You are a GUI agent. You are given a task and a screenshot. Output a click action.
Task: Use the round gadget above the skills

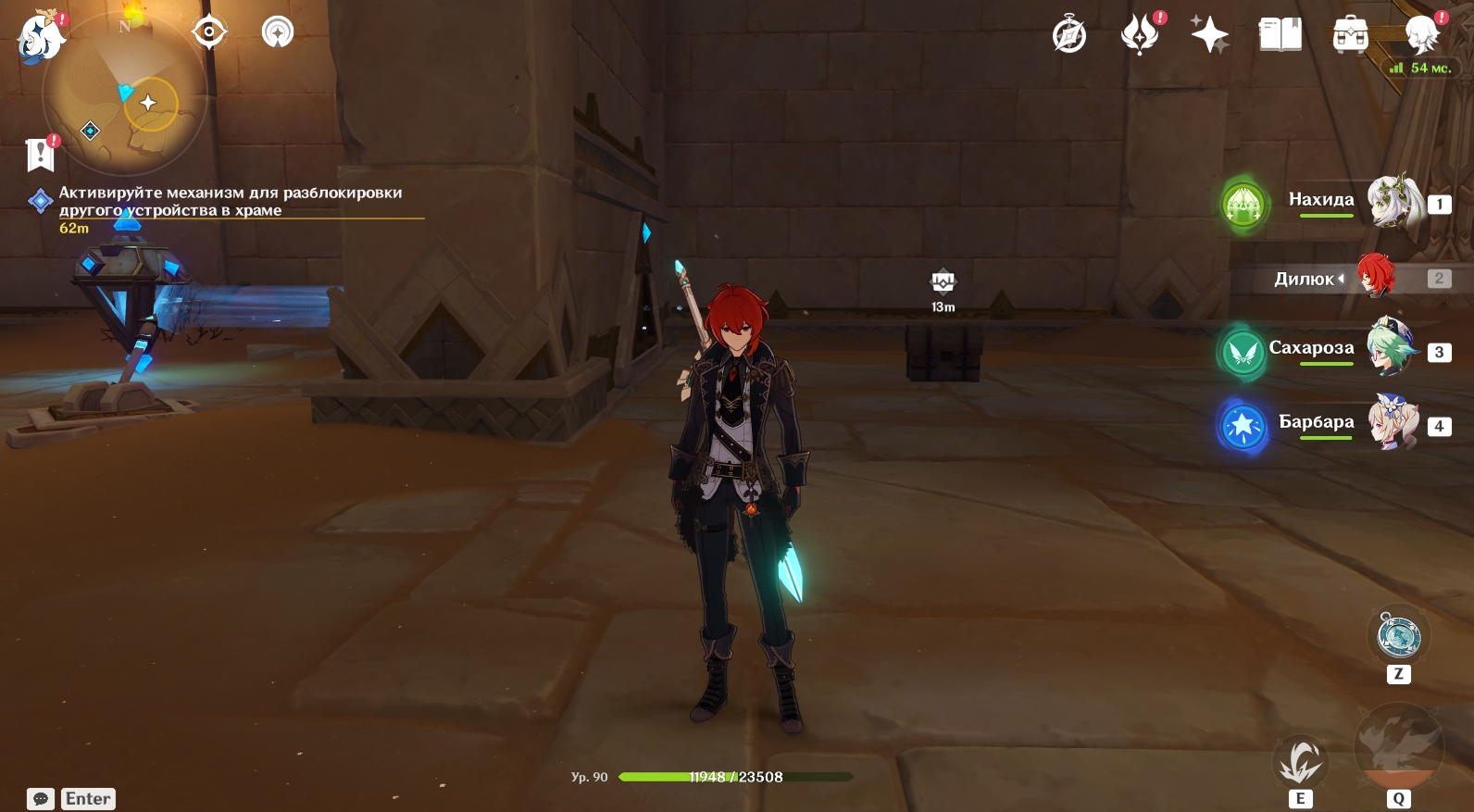pyautogui.click(x=1398, y=636)
